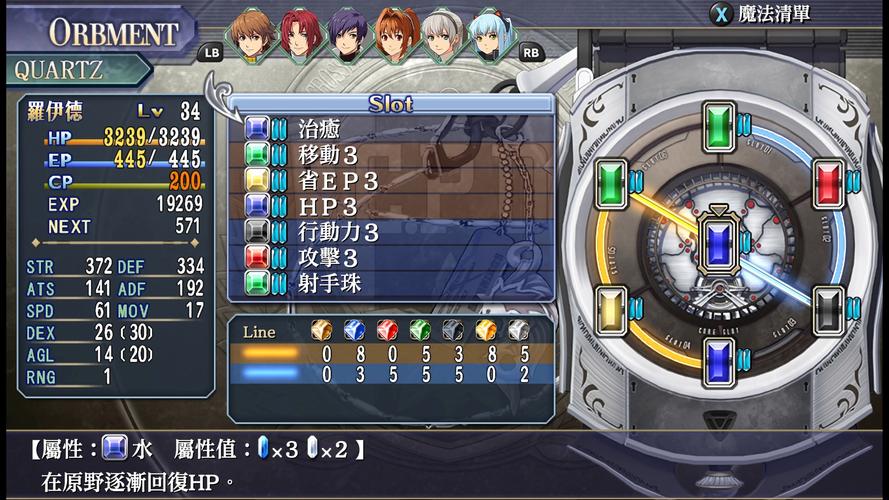Select the light-blue-haired character portrait
889x500 pixels.
(491, 35)
